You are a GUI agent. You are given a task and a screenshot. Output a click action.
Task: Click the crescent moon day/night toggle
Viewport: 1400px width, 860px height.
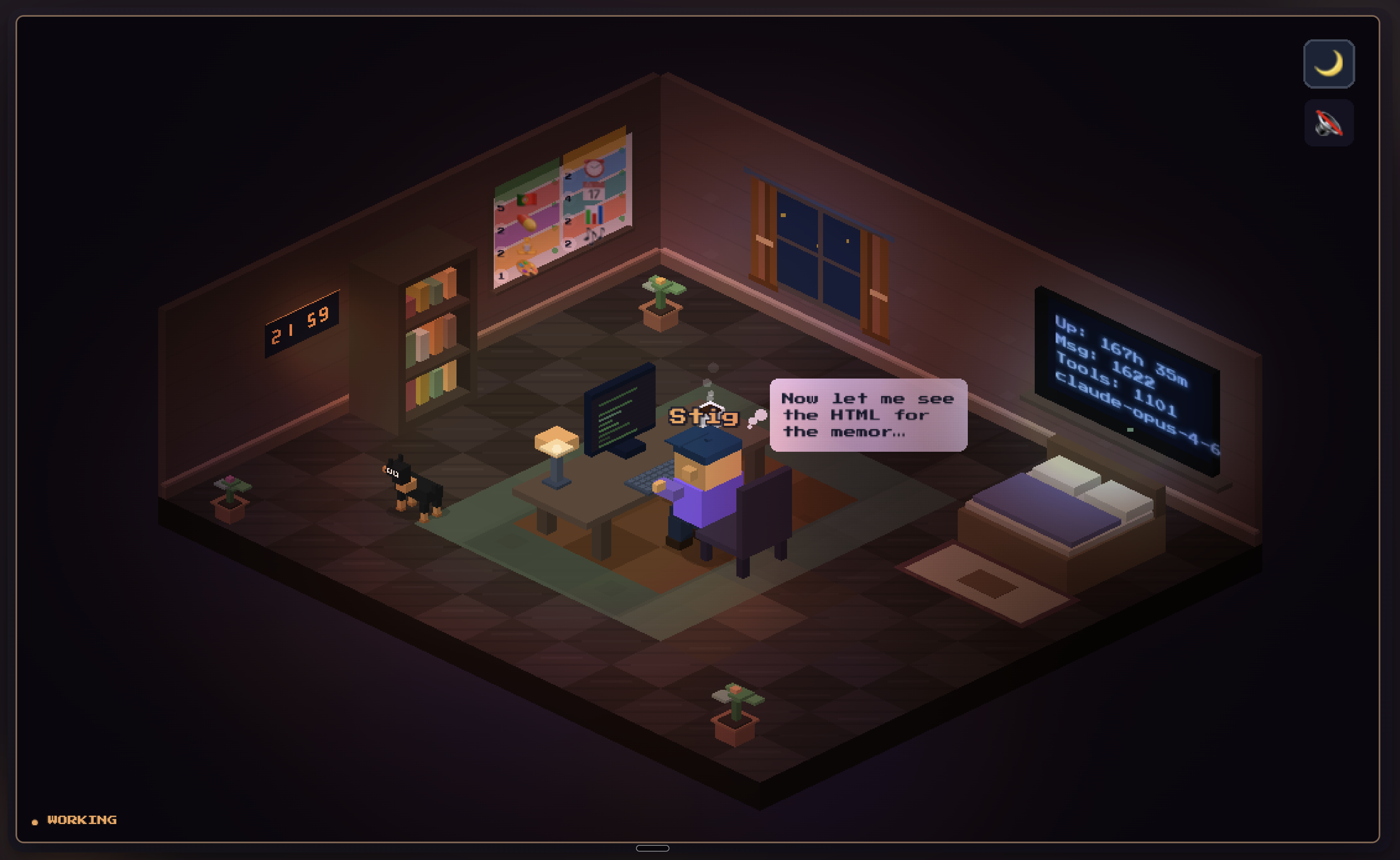pyautogui.click(x=1329, y=64)
